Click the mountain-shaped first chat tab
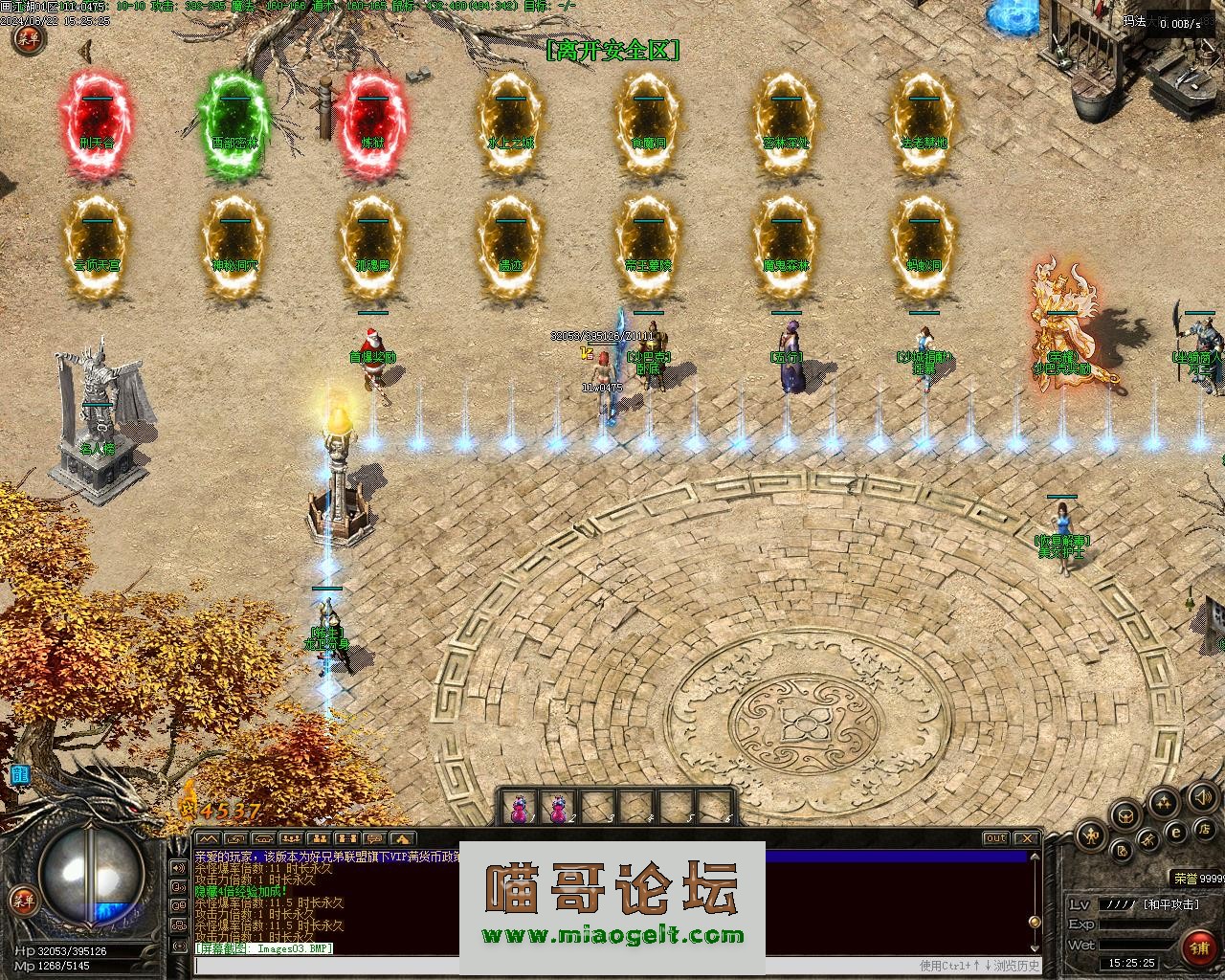 (208, 839)
